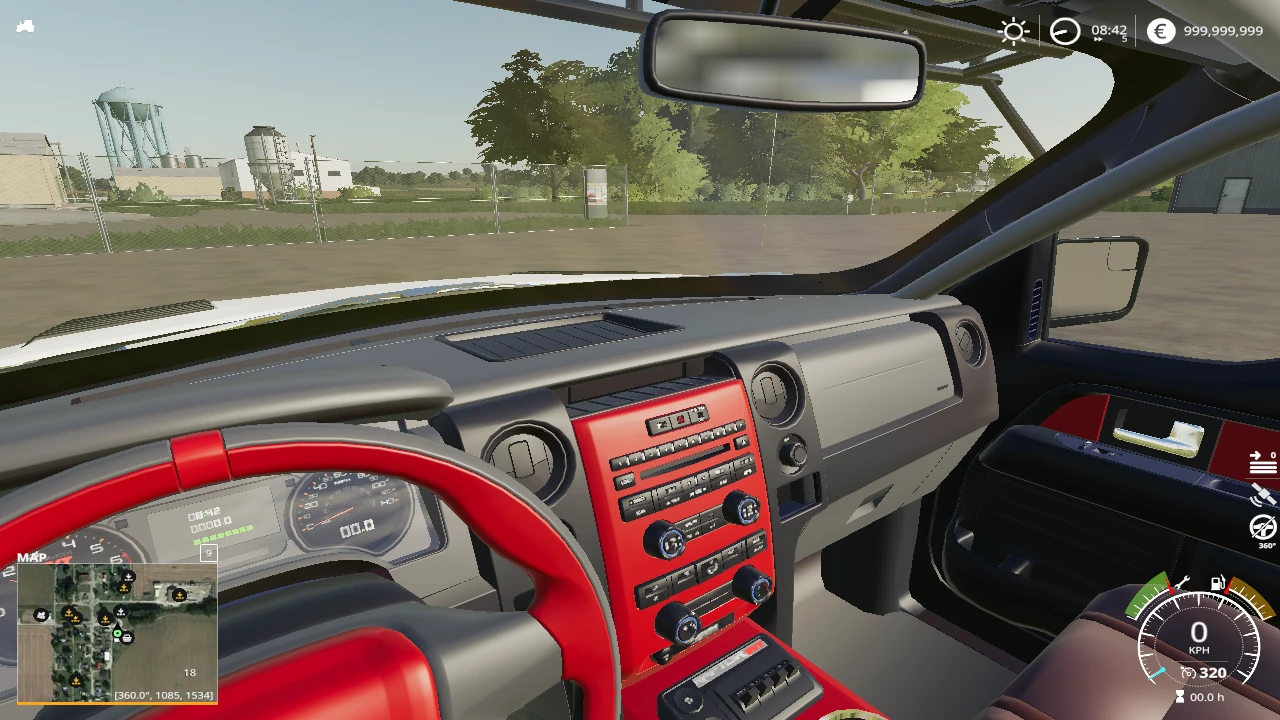1280x720 pixels.
Task: Click the fuel pump indicator on gauge
Action: (x=1218, y=582)
